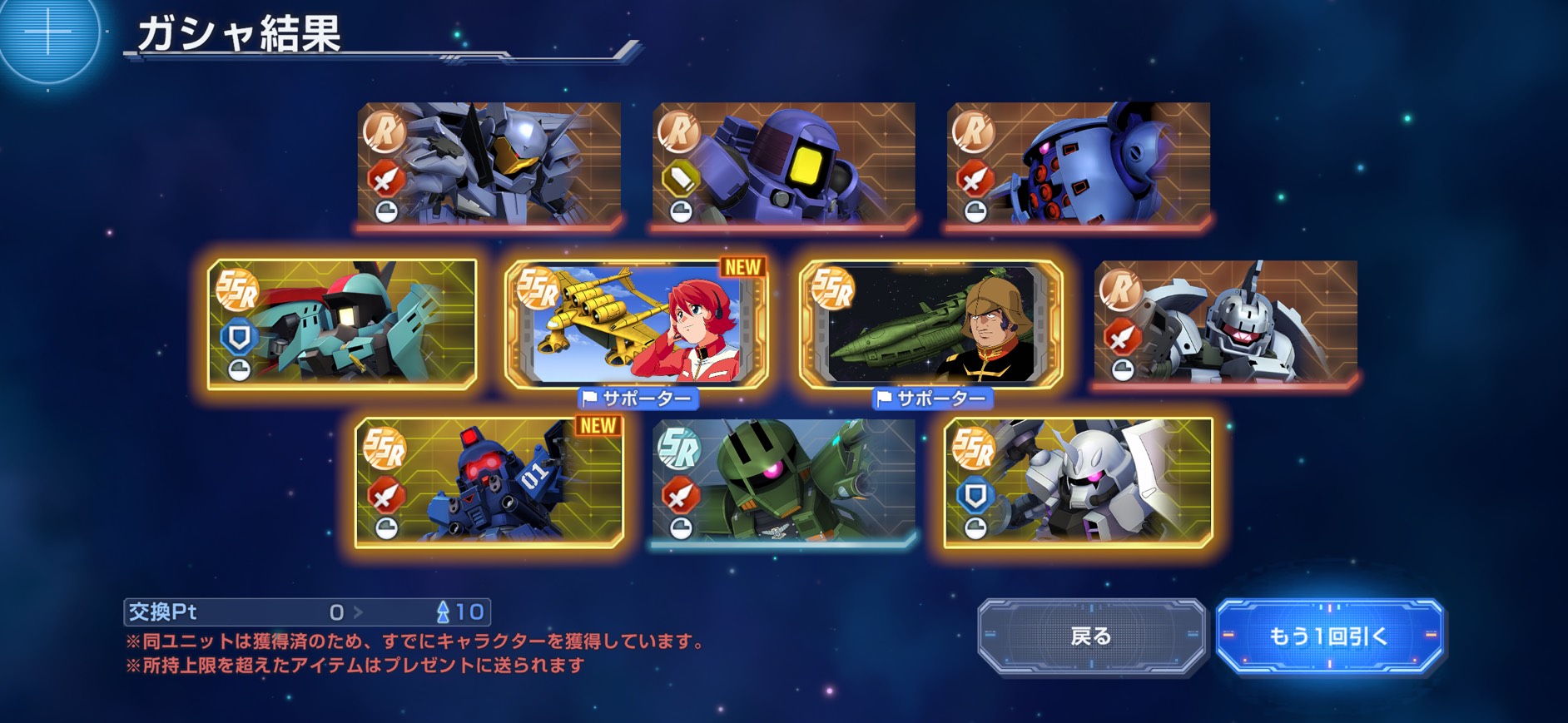
Task: Select the red-haired girl supporter card
Action: pyautogui.click(x=637, y=324)
